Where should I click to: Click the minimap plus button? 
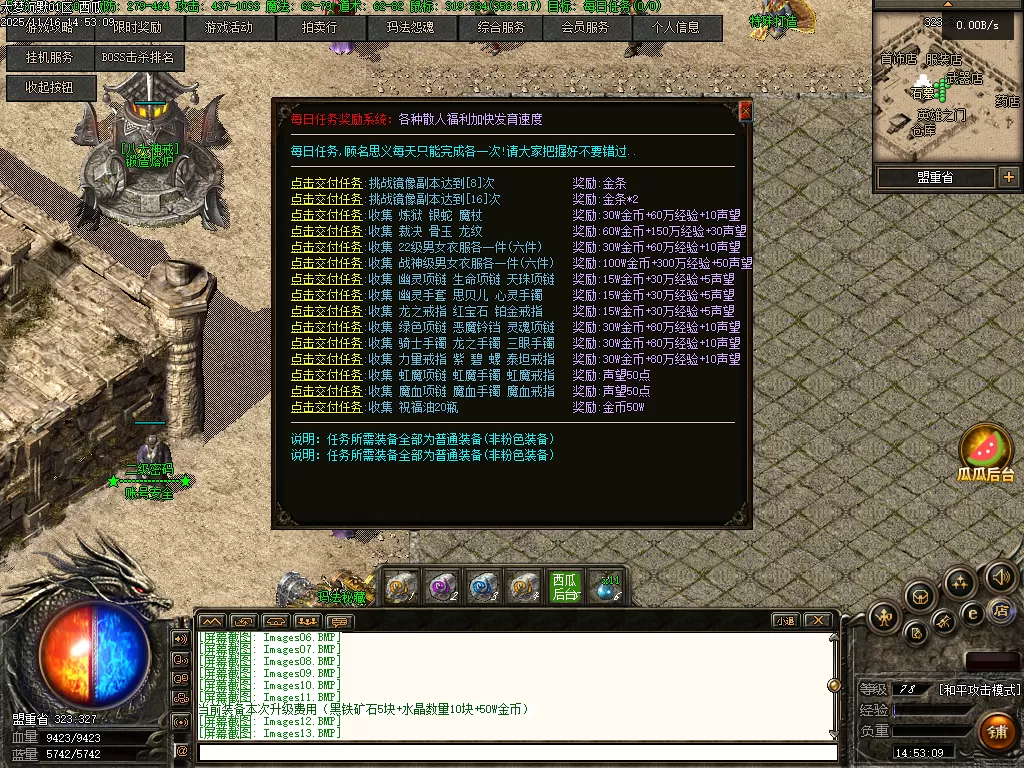pyautogui.click(x=1008, y=177)
